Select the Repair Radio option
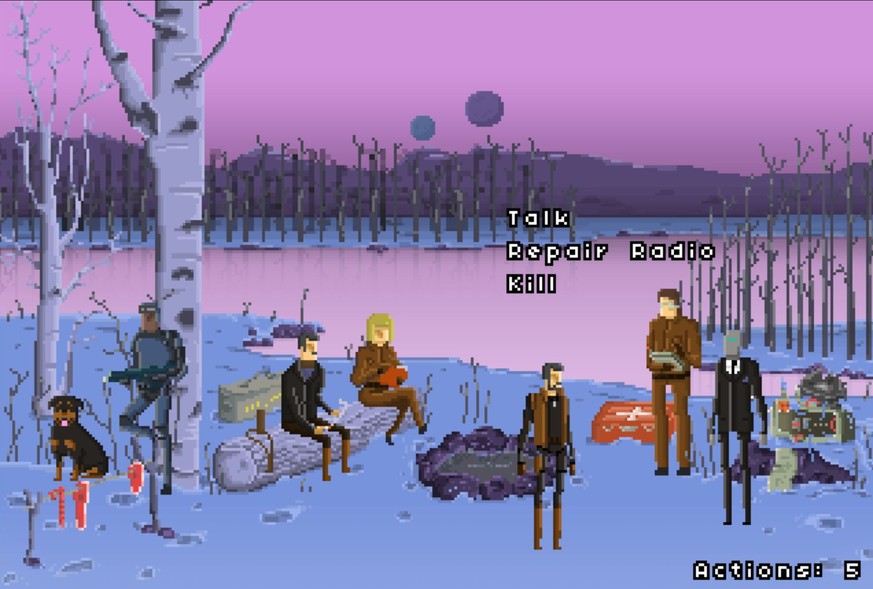Image resolution: width=873 pixels, height=589 pixels. 610,251
